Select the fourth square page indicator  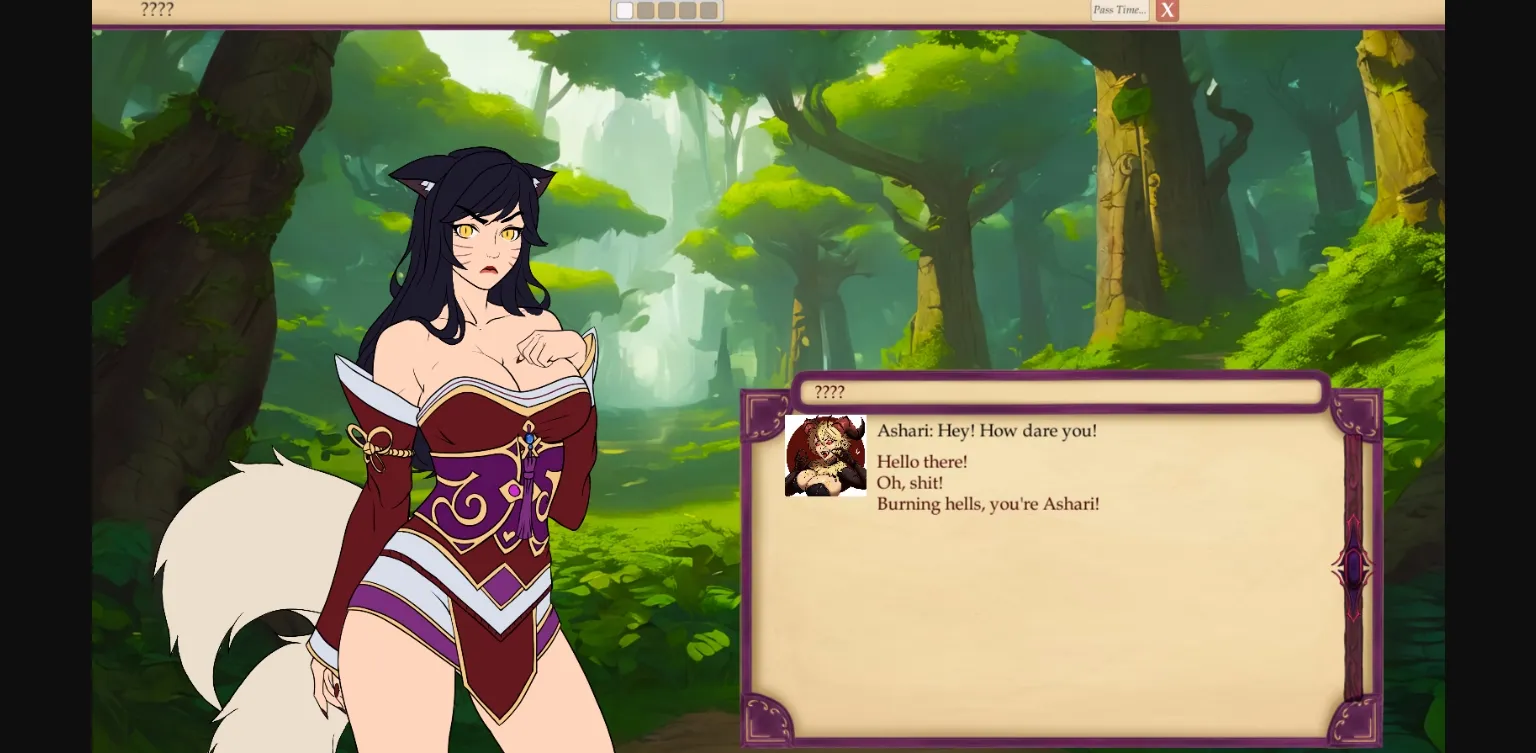[687, 10]
